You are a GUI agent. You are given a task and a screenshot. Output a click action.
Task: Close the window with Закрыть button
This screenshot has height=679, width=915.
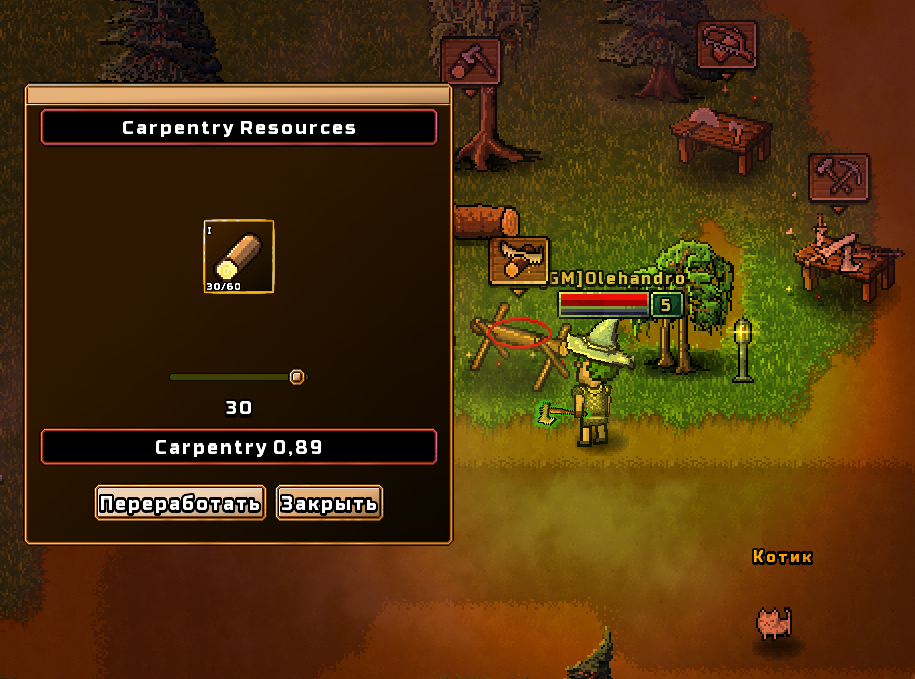point(329,503)
